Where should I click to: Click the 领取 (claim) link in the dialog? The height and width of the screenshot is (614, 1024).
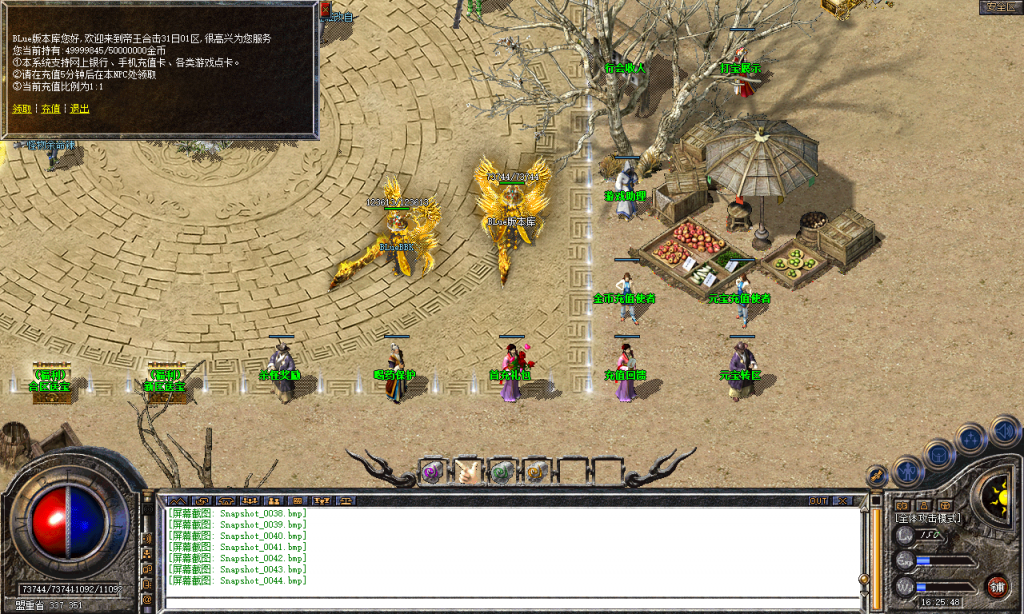point(22,108)
